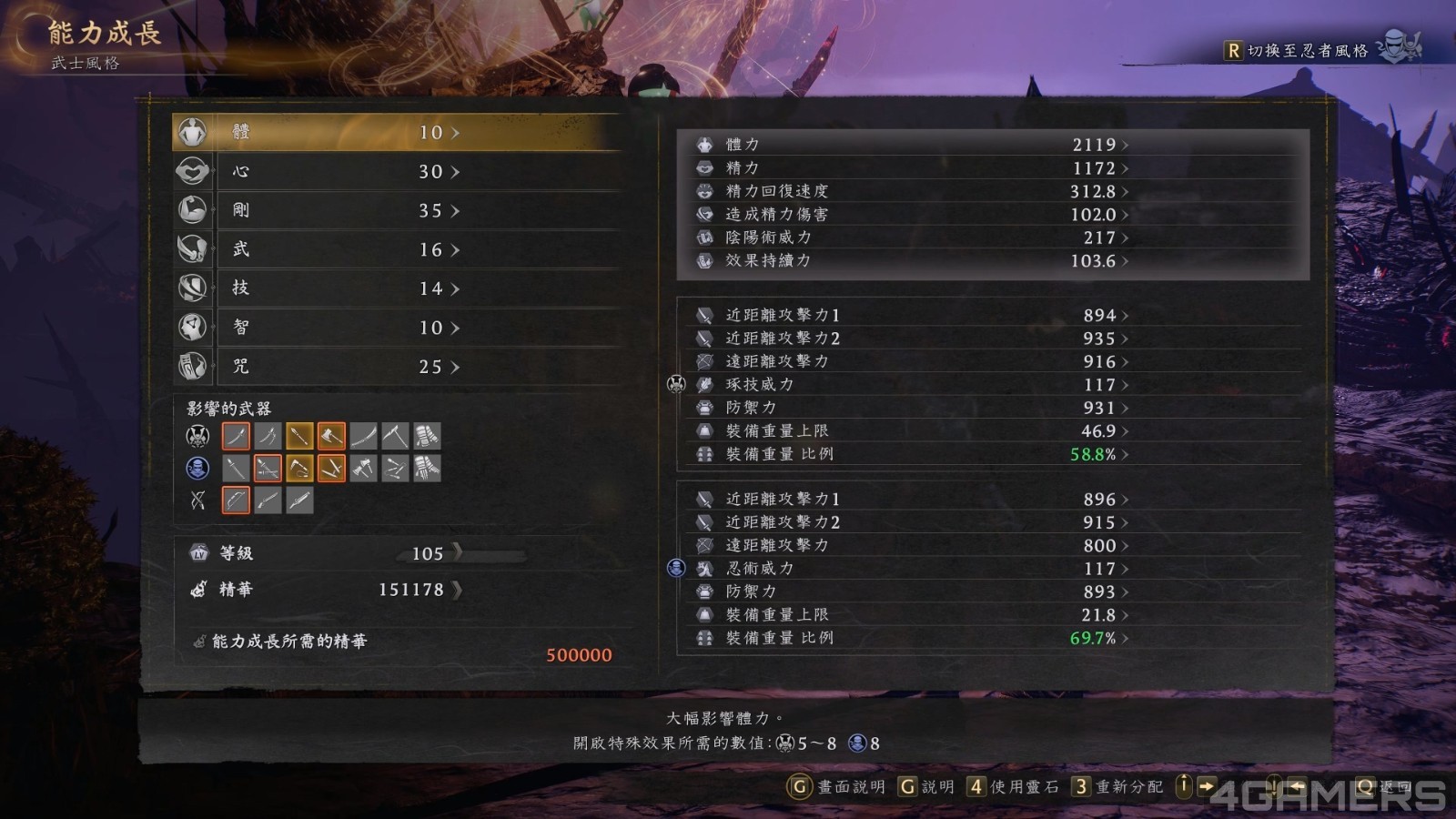Reallocate stats with 重新分配
The width and height of the screenshot is (1456, 819).
(x=1117, y=787)
